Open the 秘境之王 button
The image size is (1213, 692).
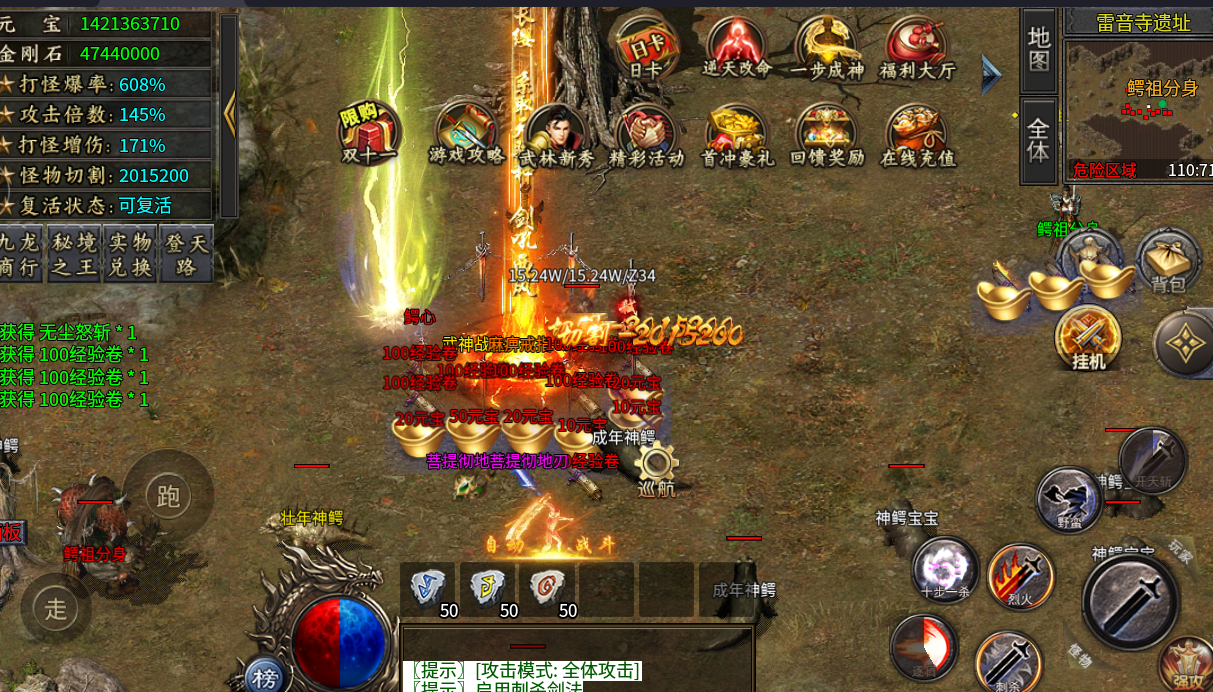75,254
